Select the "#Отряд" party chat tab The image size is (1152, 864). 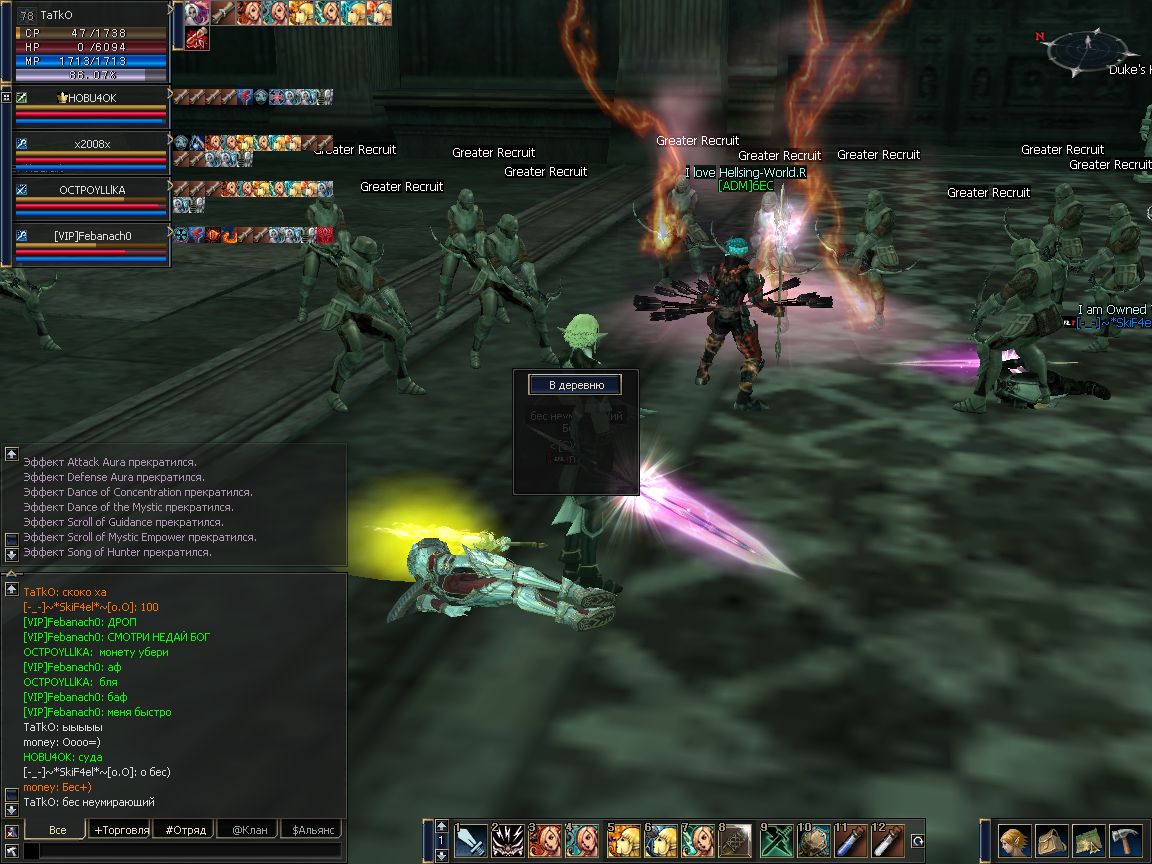coord(186,830)
